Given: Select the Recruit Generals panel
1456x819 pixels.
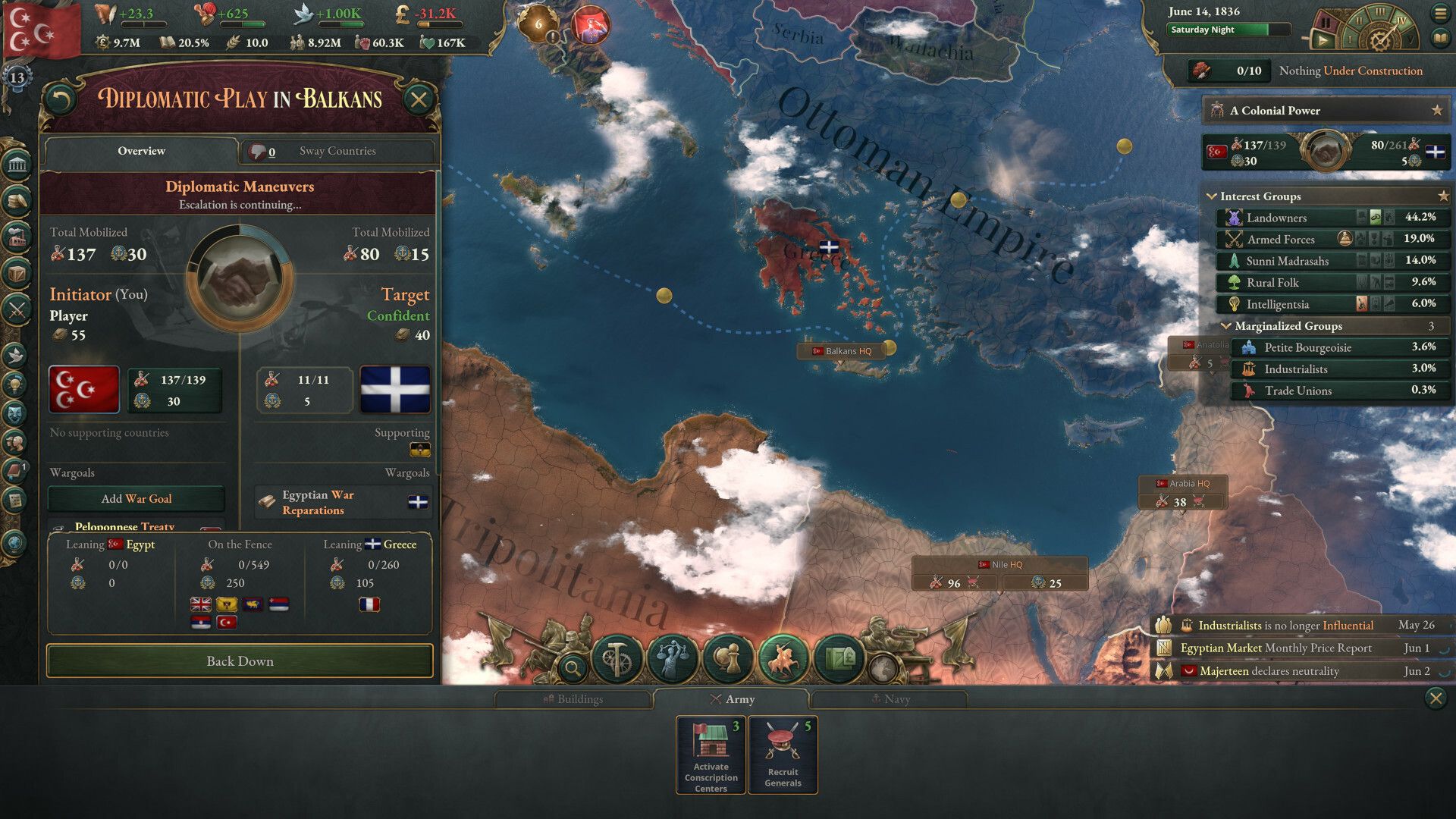Looking at the screenshot, I should (x=783, y=755).
